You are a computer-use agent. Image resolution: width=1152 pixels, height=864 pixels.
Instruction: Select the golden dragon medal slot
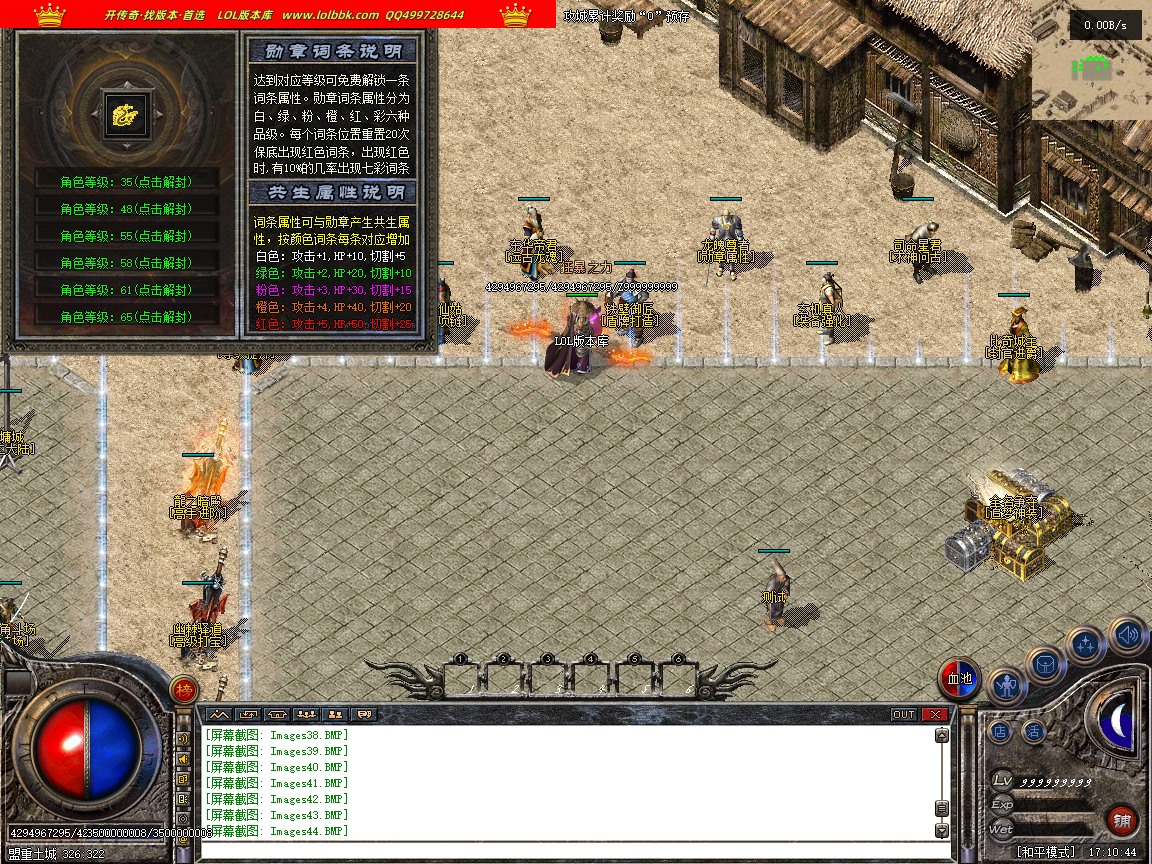(127, 115)
